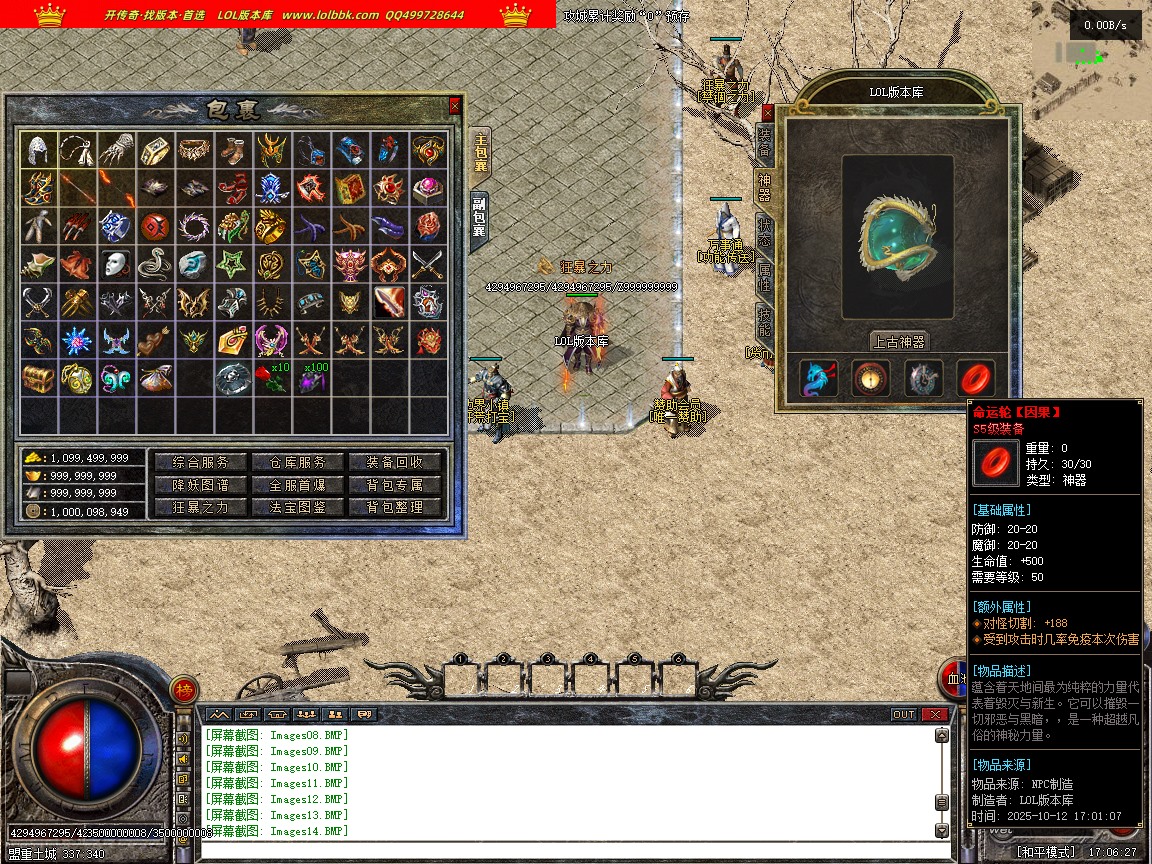
Task: Close the 包裹 inventory window
Action: [455, 105]
